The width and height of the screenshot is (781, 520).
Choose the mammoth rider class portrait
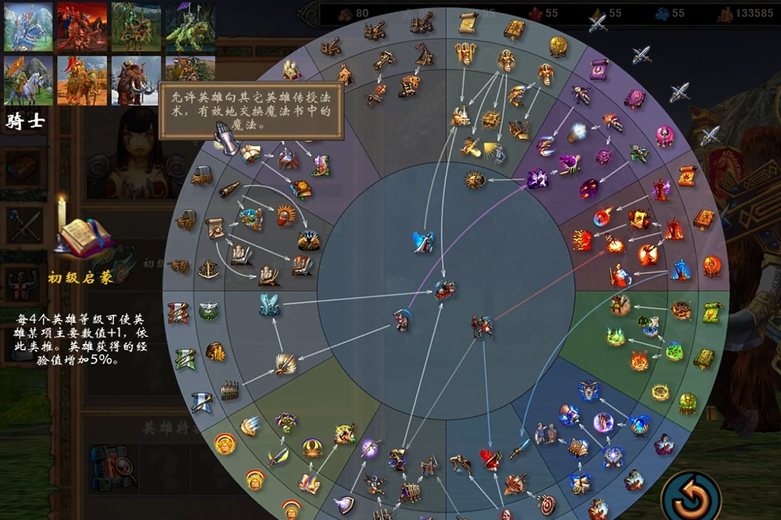136,80
